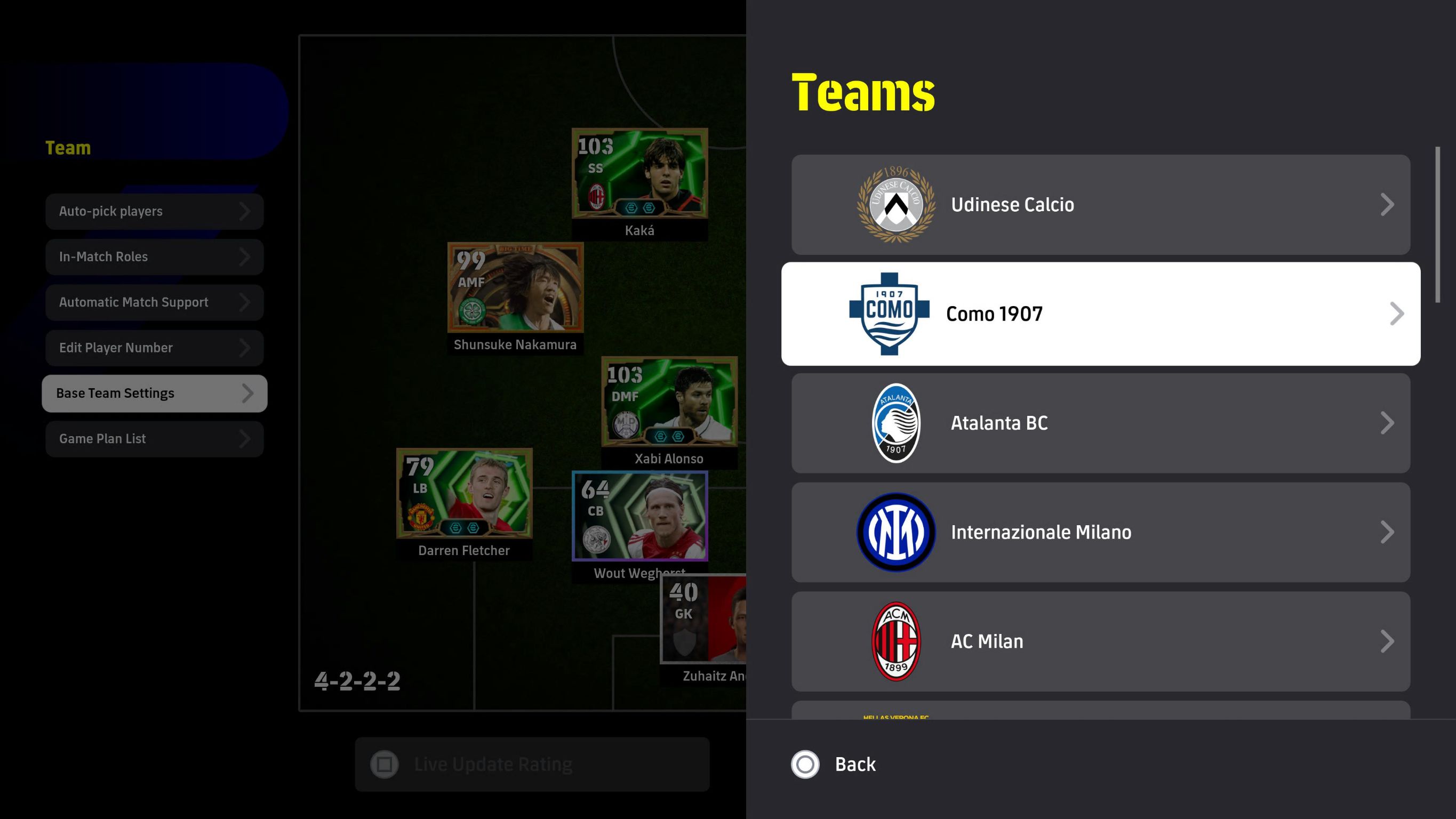The width and height of the screenshot is (1456, 819).
Task: Select the goalkeeper card rated 40
Action: pos(703,619)
